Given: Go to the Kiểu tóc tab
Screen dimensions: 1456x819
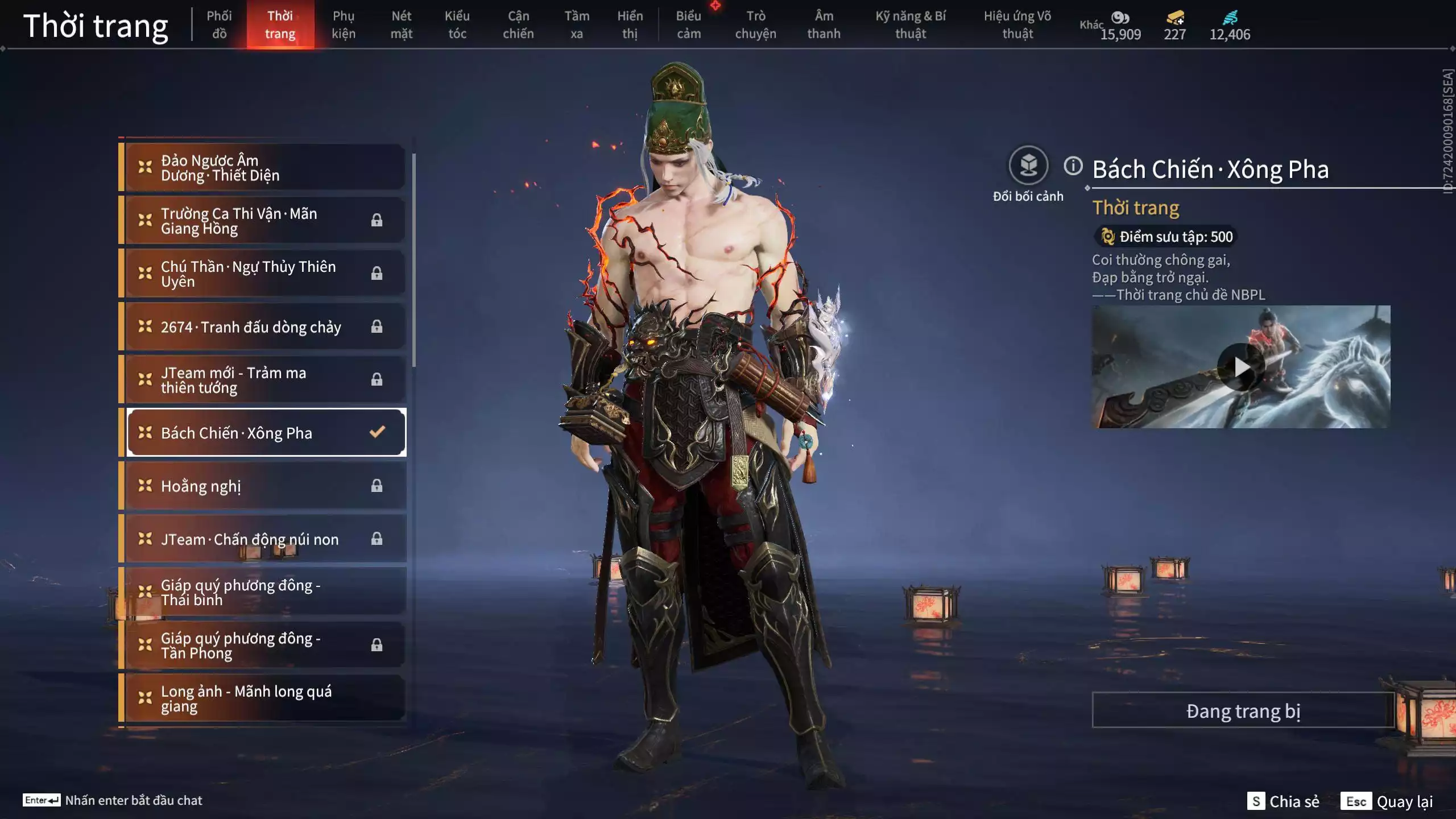Looking at the screenshot, I should coord(457,25).
